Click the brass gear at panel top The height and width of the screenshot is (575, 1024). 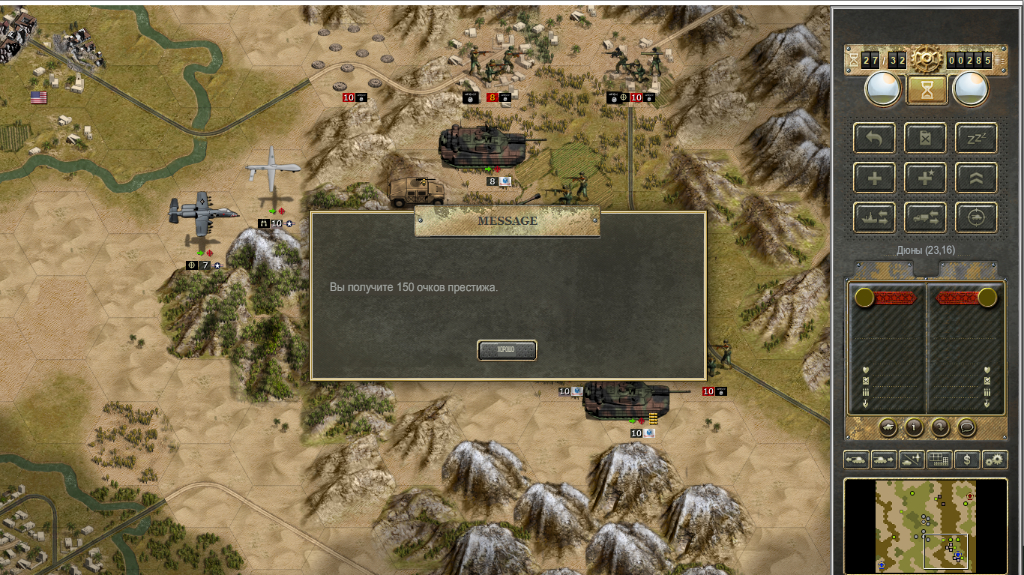pos(926,60)
